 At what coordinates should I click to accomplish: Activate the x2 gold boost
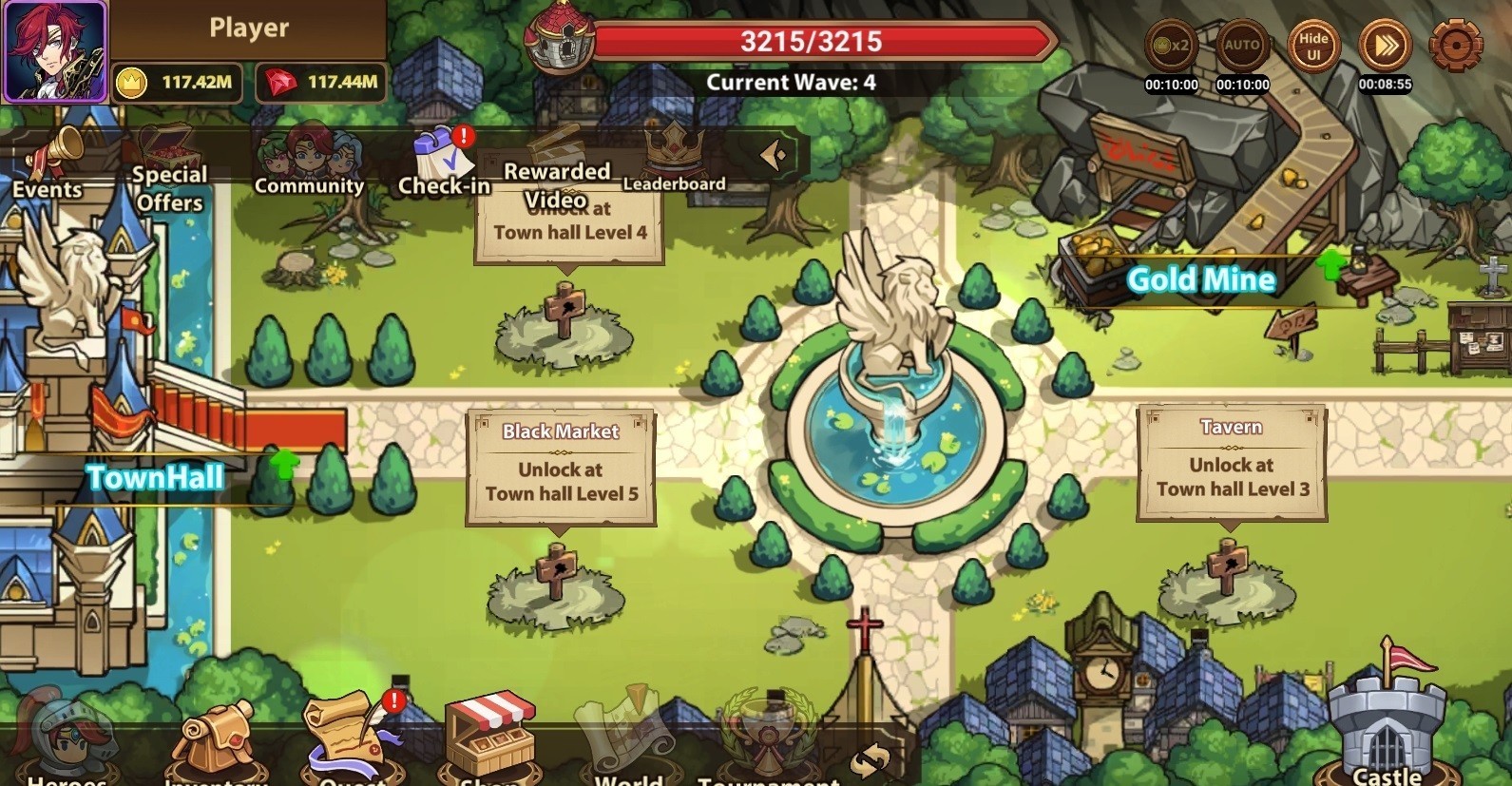(x=1171, y=46)
